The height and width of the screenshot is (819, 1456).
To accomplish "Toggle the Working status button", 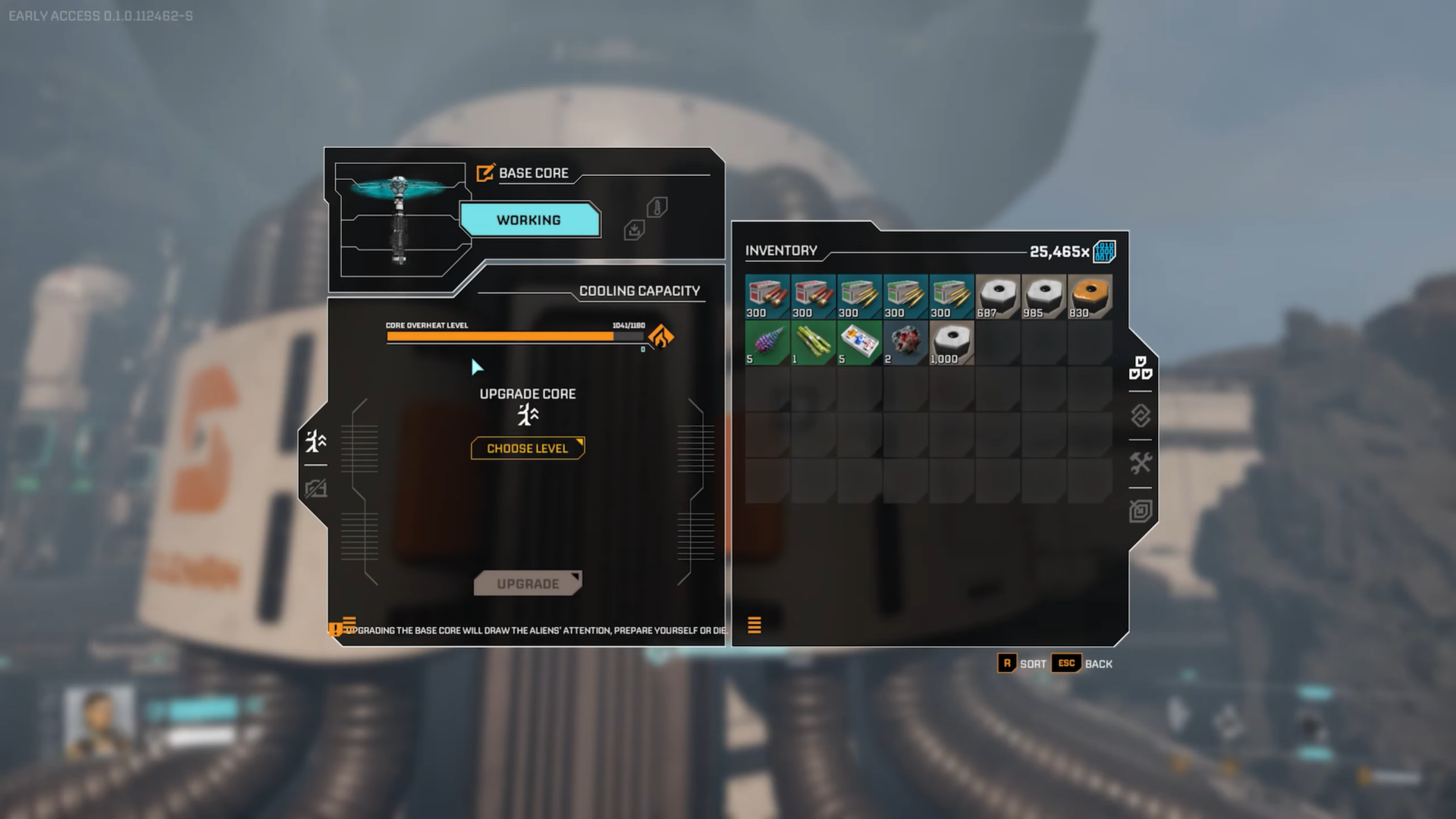I will coord(529,220).
